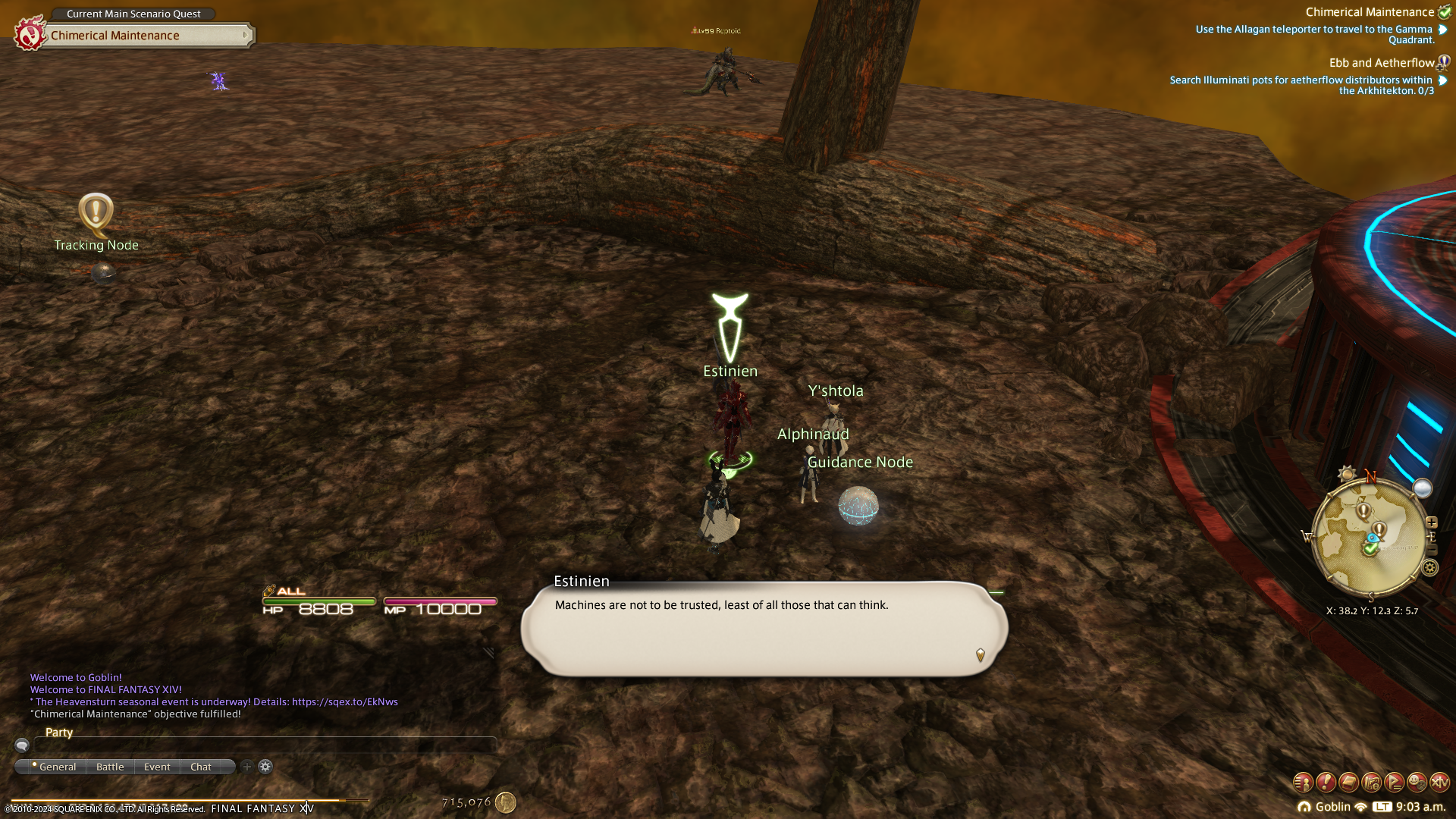Viewport: 1456px width, 819px height.
Task: Open chat log settings gear
Action: pyautogui.click(x=265, y=767)
